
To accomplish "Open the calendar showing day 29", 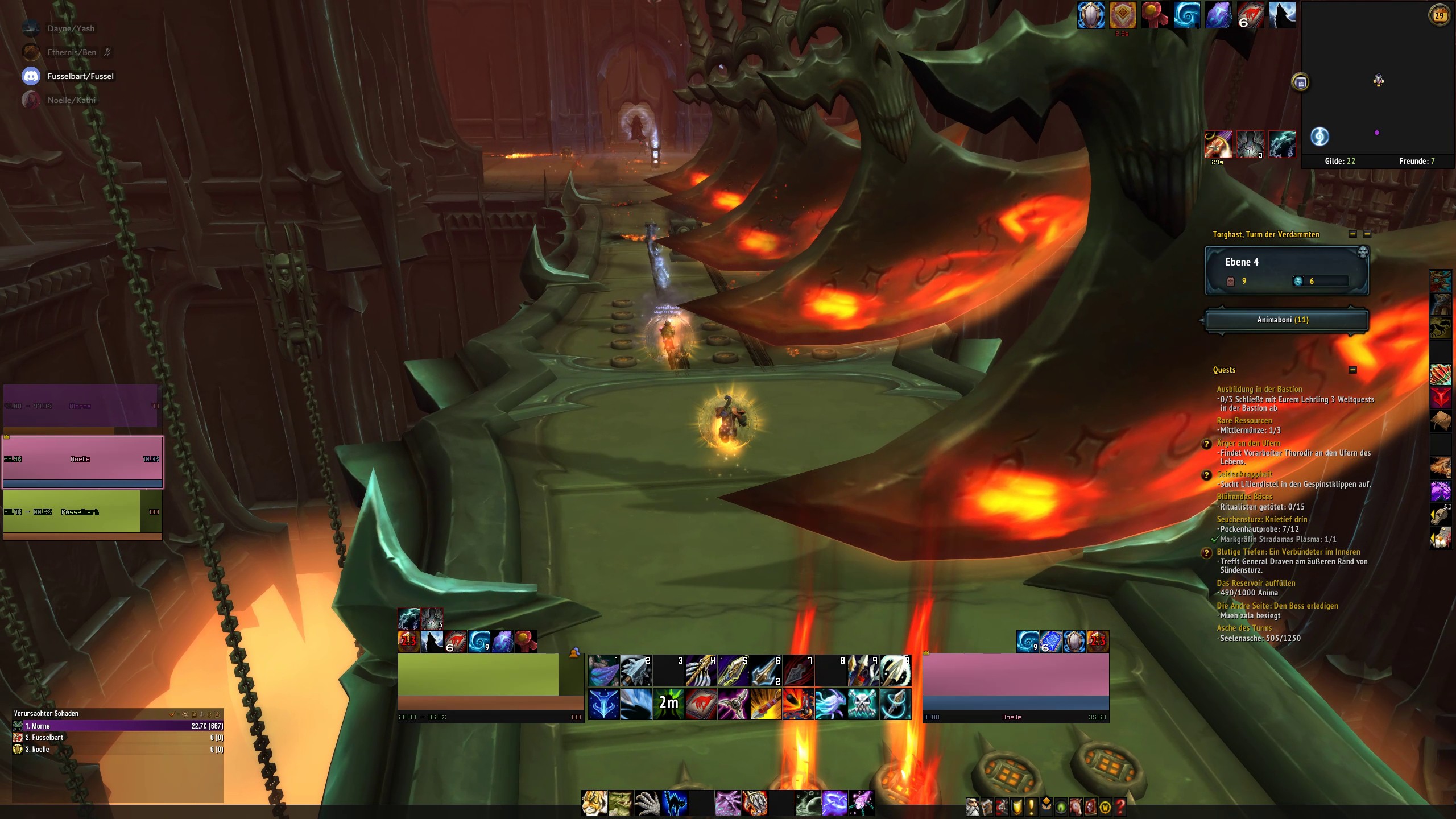I will 1439,15.
